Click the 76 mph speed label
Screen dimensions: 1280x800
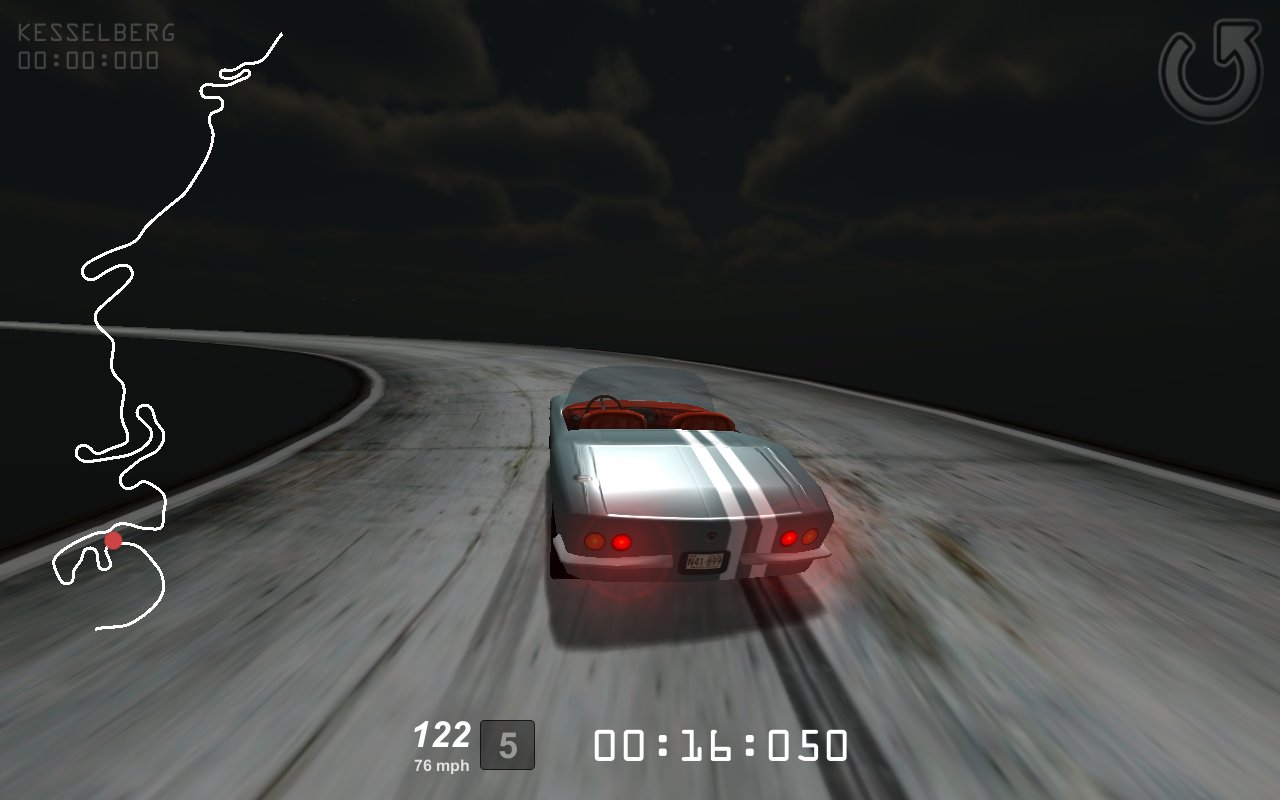(x=443, y=763)
